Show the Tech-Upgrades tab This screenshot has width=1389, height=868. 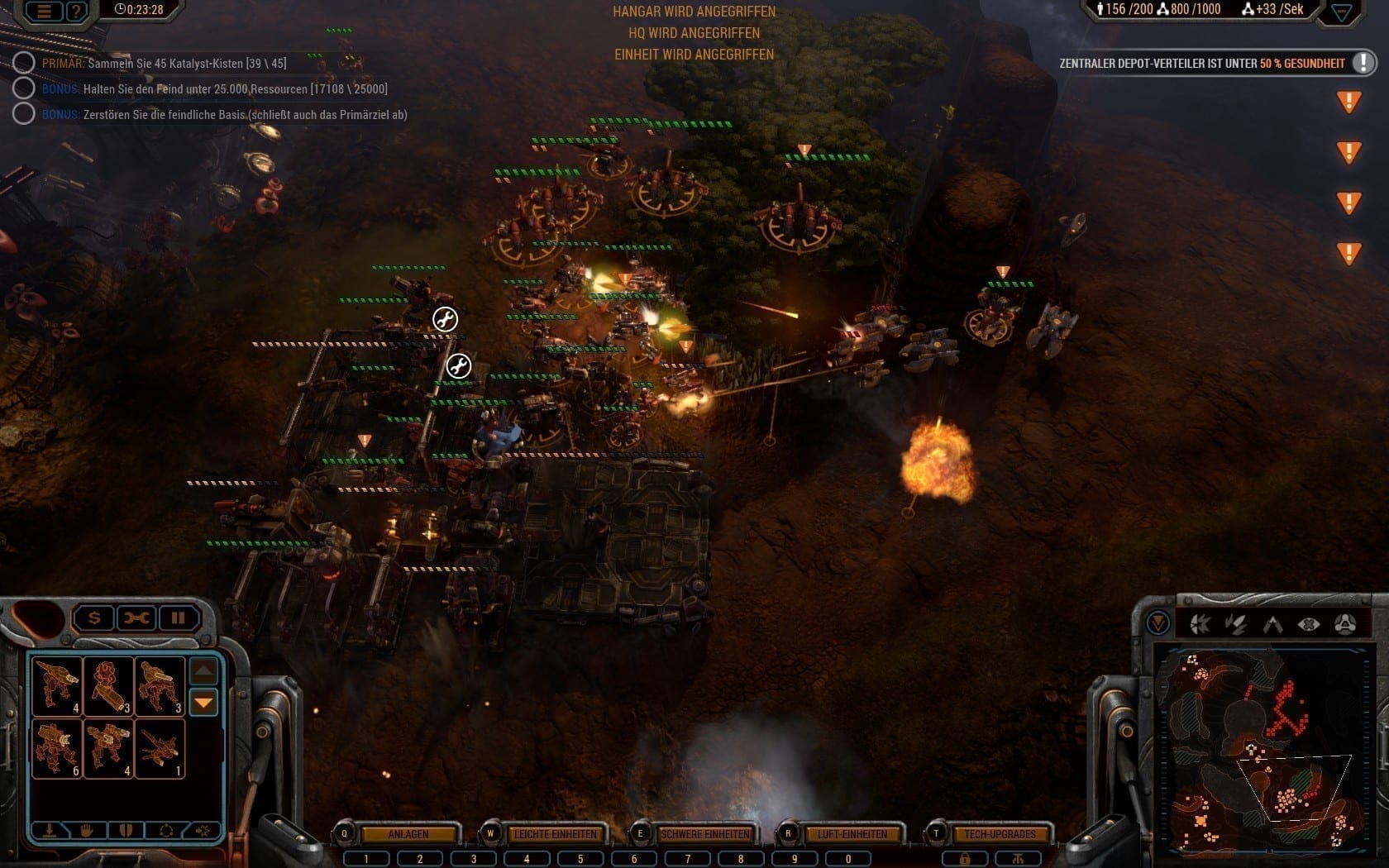pyautogui.click(x=1000, y=834)
